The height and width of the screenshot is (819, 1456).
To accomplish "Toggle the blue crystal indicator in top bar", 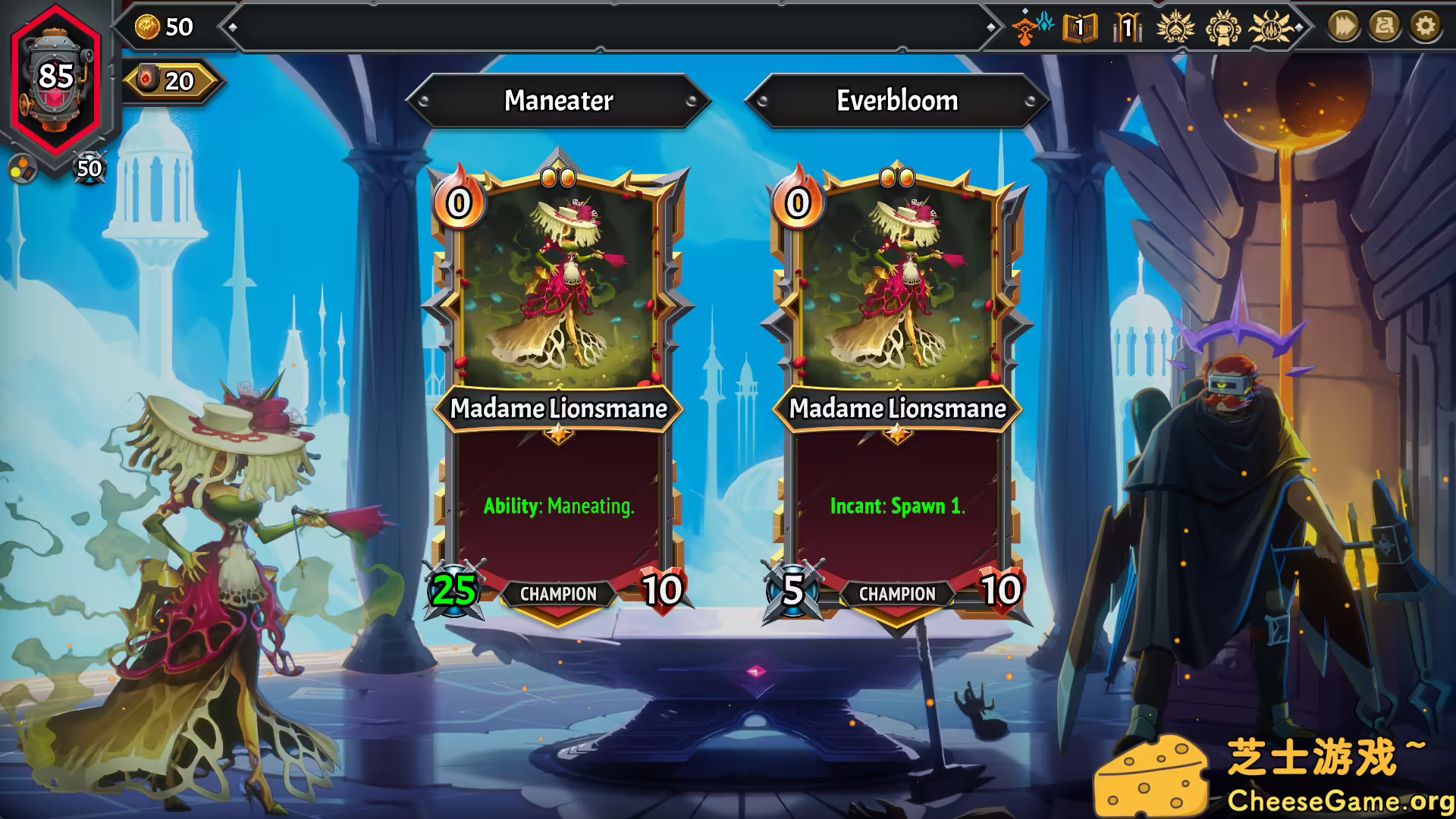I will click(1045, 24).
